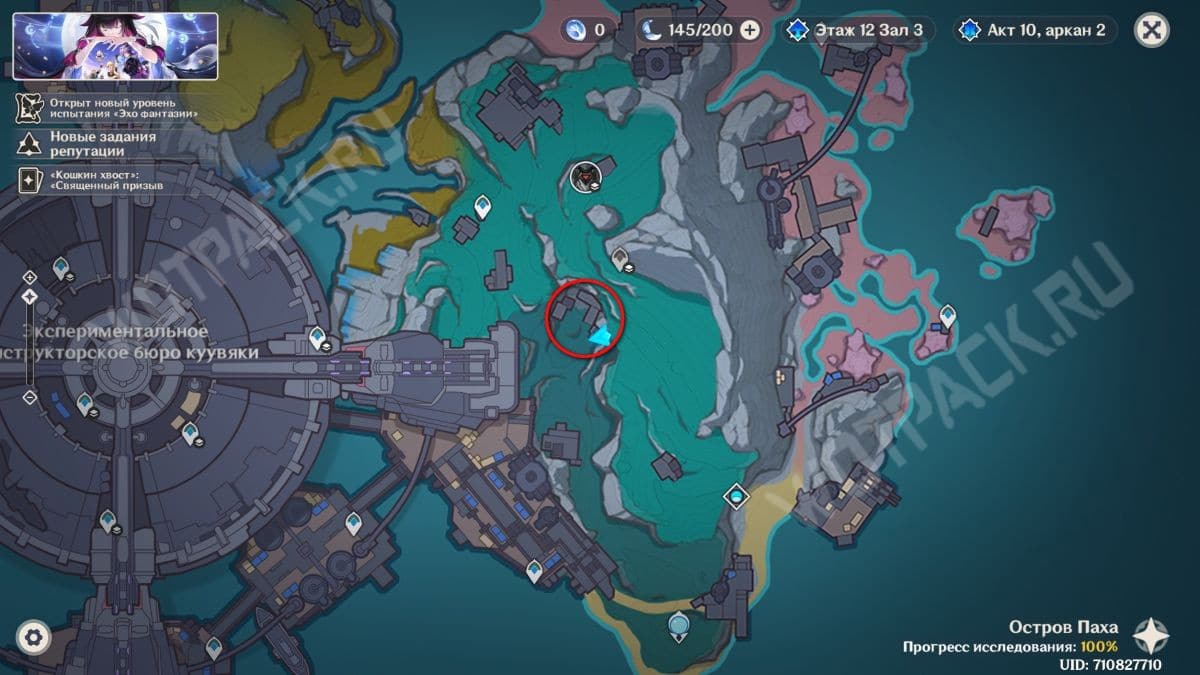This screenshot has width=1200, height=675.
Task: Click the map zoom slider handle
Action: (30, 297)
